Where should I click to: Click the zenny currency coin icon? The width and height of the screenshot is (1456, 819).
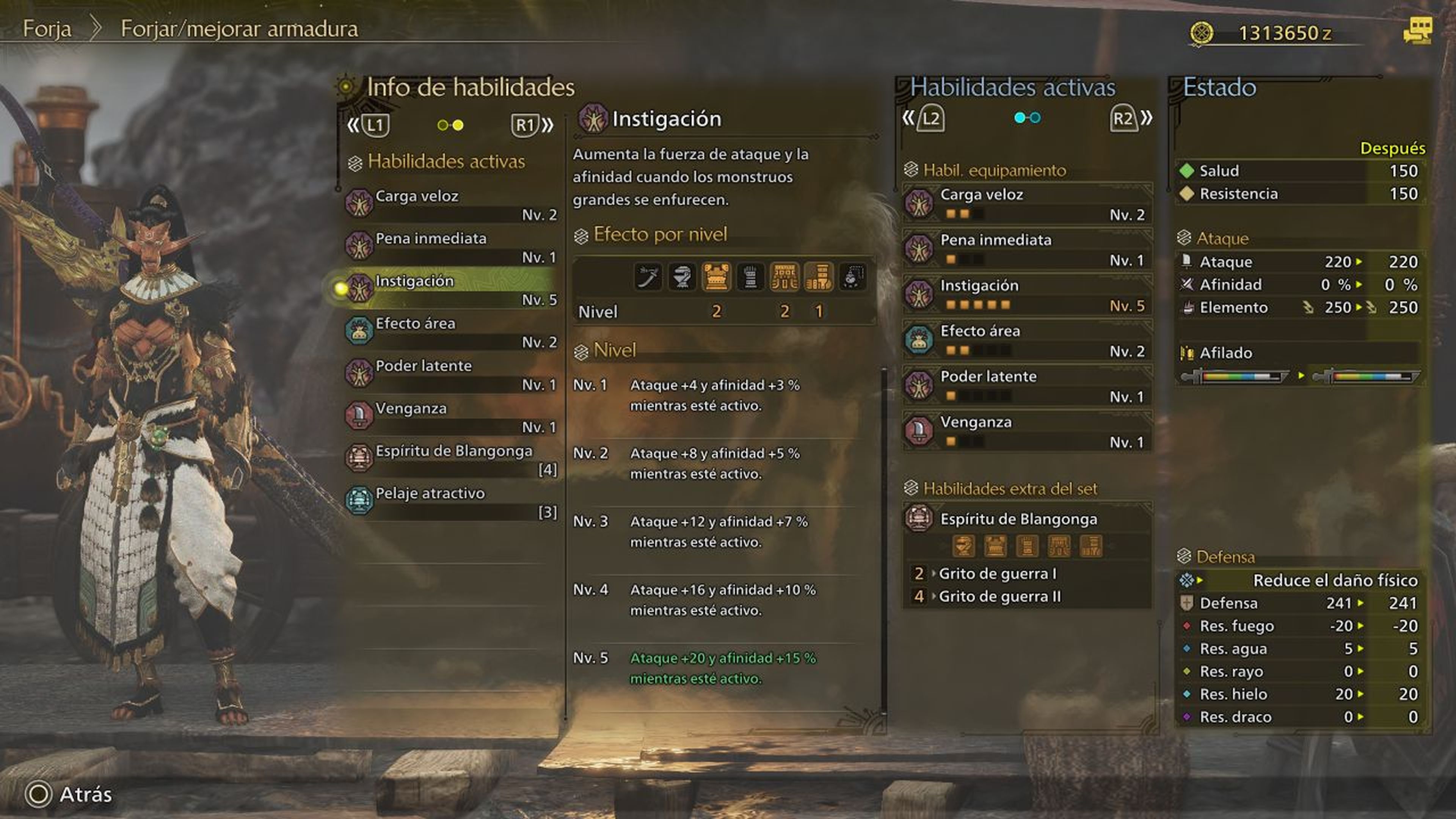pyautogui.click(x=1202, y=32)
